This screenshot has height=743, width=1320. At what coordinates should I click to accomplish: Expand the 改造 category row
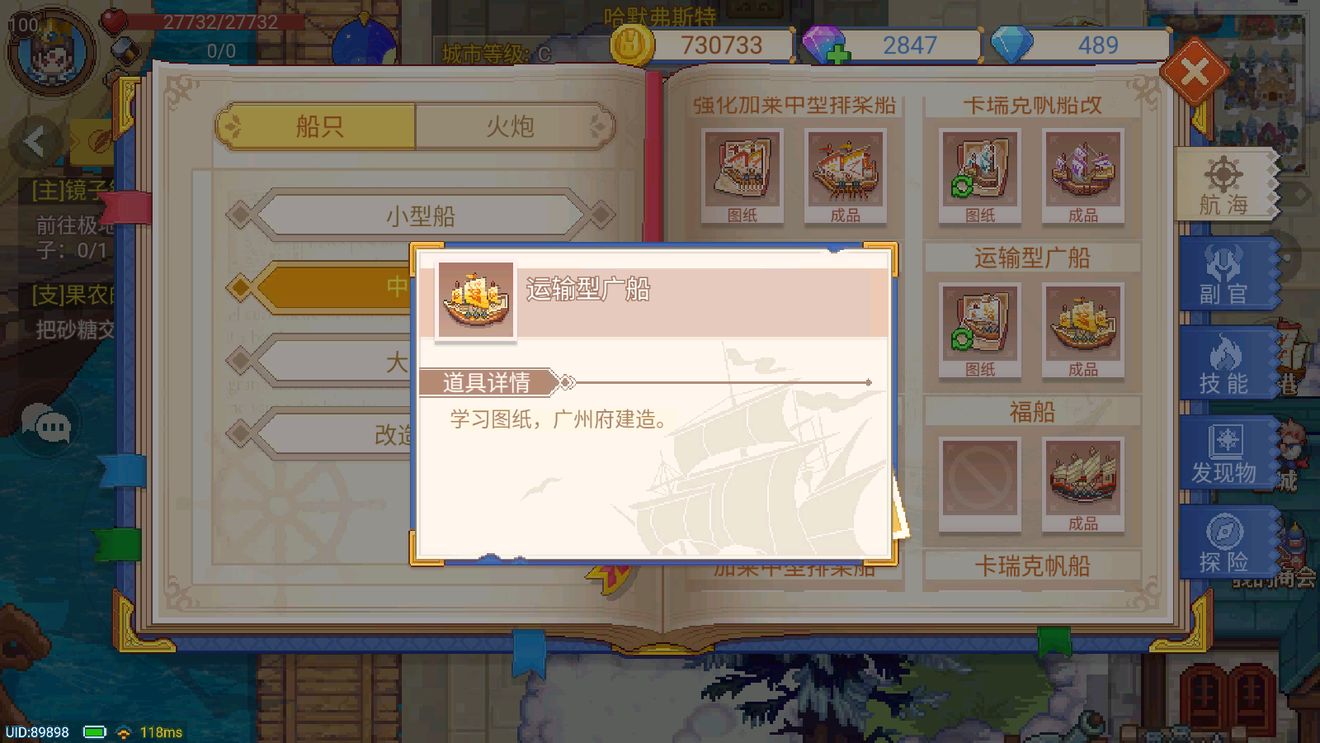(x=418, y=434)
